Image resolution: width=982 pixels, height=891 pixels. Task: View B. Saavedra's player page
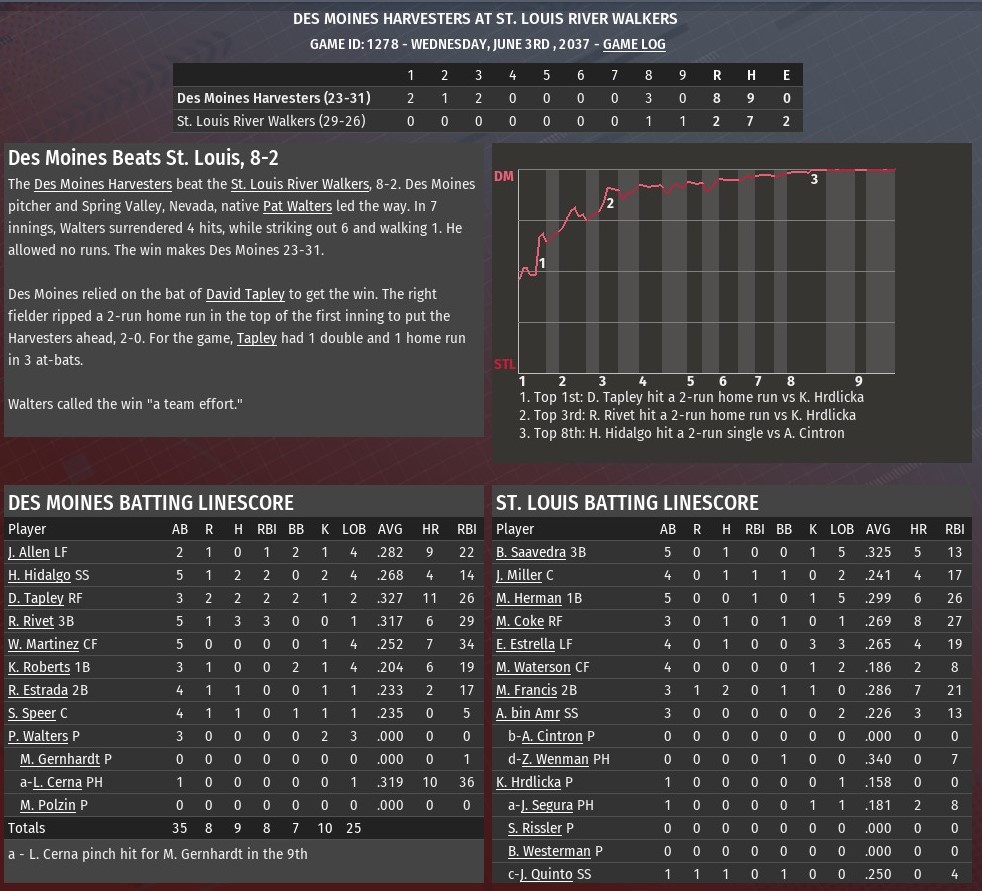coord(531,552)
